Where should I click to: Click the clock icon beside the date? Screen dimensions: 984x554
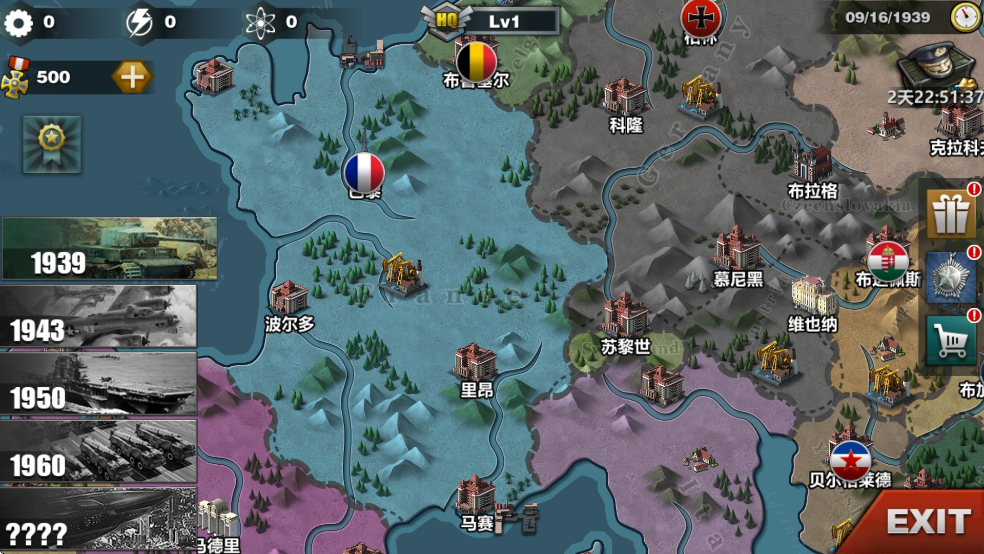click(x=966, y=17)
